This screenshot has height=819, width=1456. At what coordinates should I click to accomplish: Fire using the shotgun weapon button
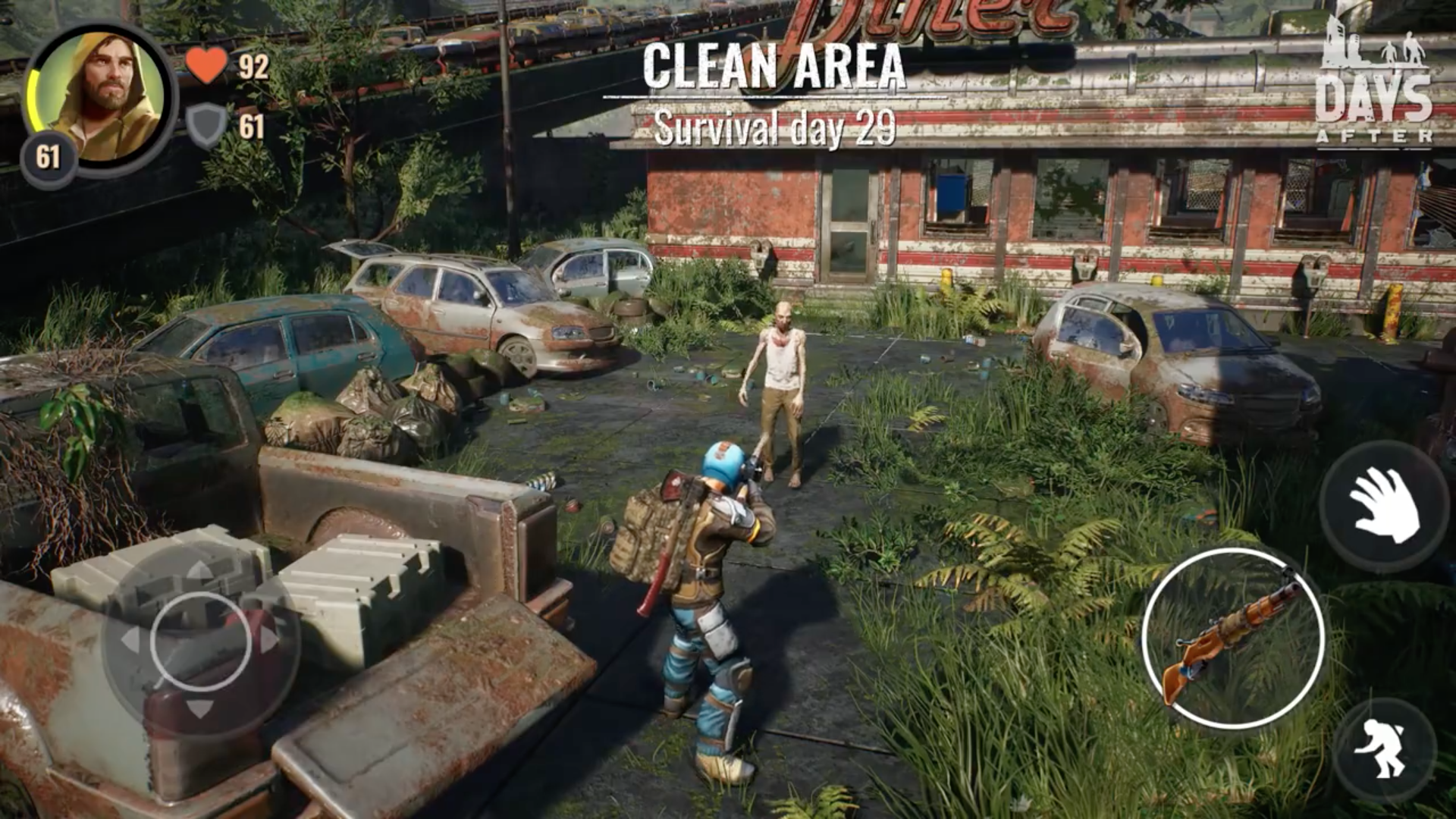click(1233, 638)
